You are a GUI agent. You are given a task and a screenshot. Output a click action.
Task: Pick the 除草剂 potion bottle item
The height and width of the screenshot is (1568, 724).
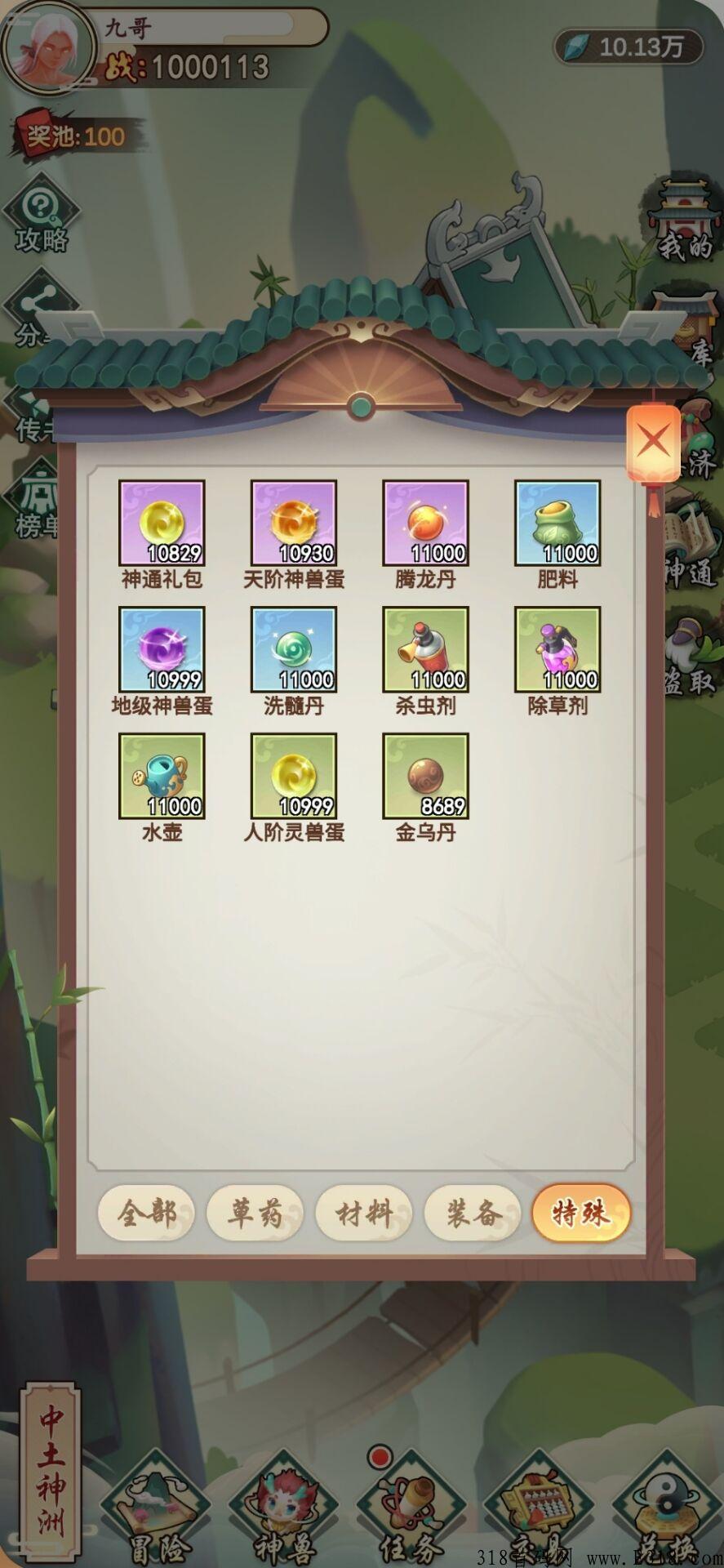coord(557,650)
